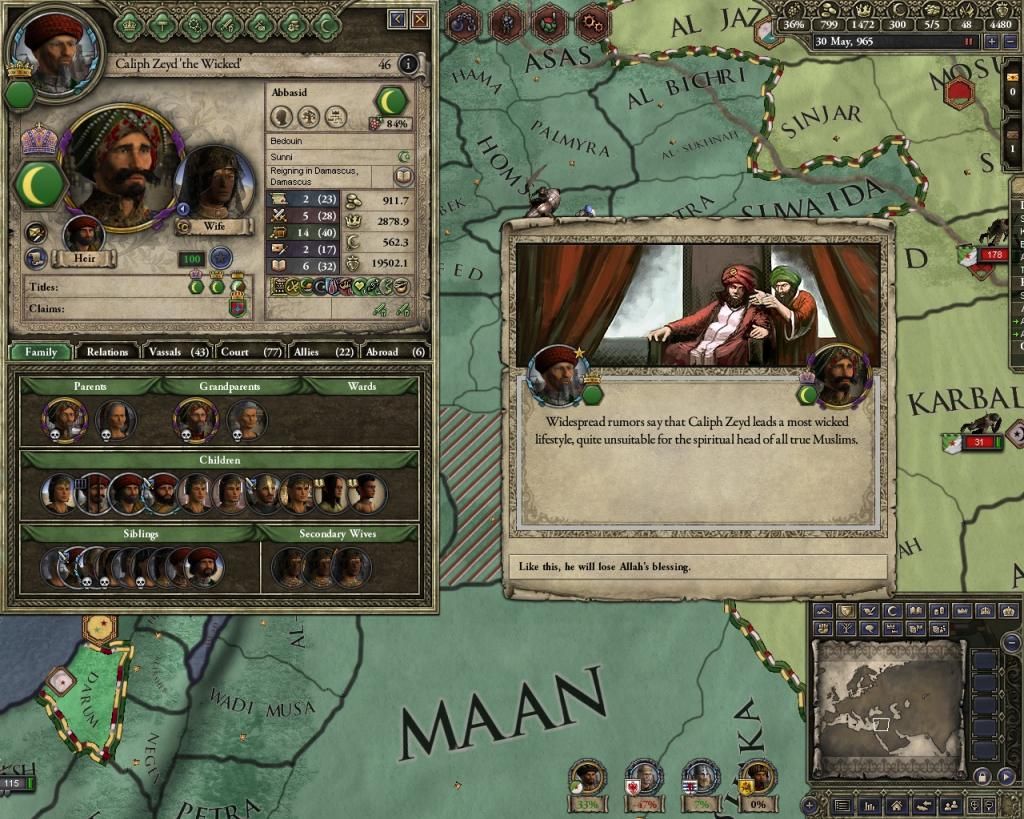
Task: Choose 'Like this, he will lose Allah's blessing'
Action: (698, 567)
